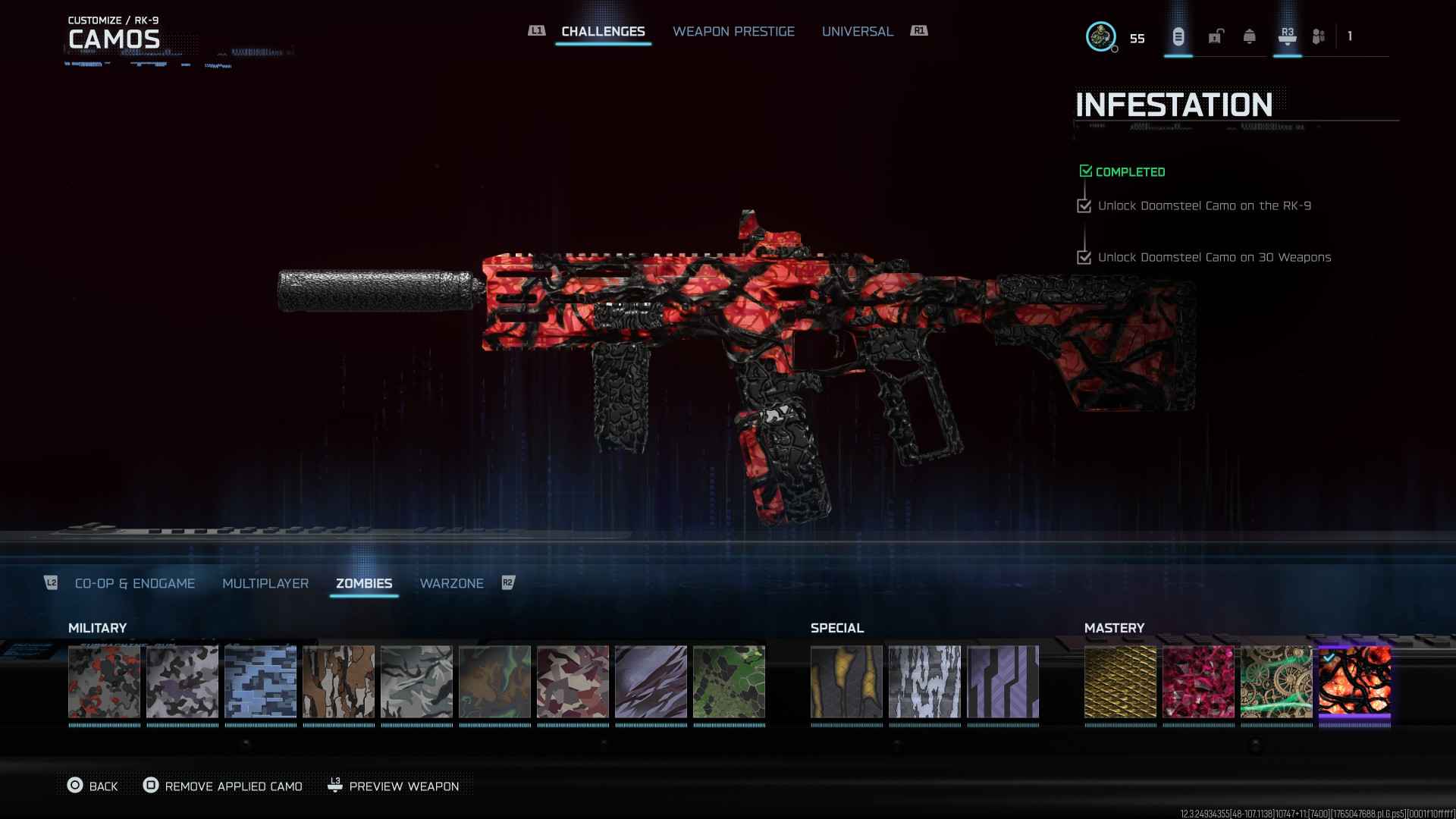The image size is (1456, 819).
Task: Pick the yellow and grey special camo
Action: (x=846, y=682)
